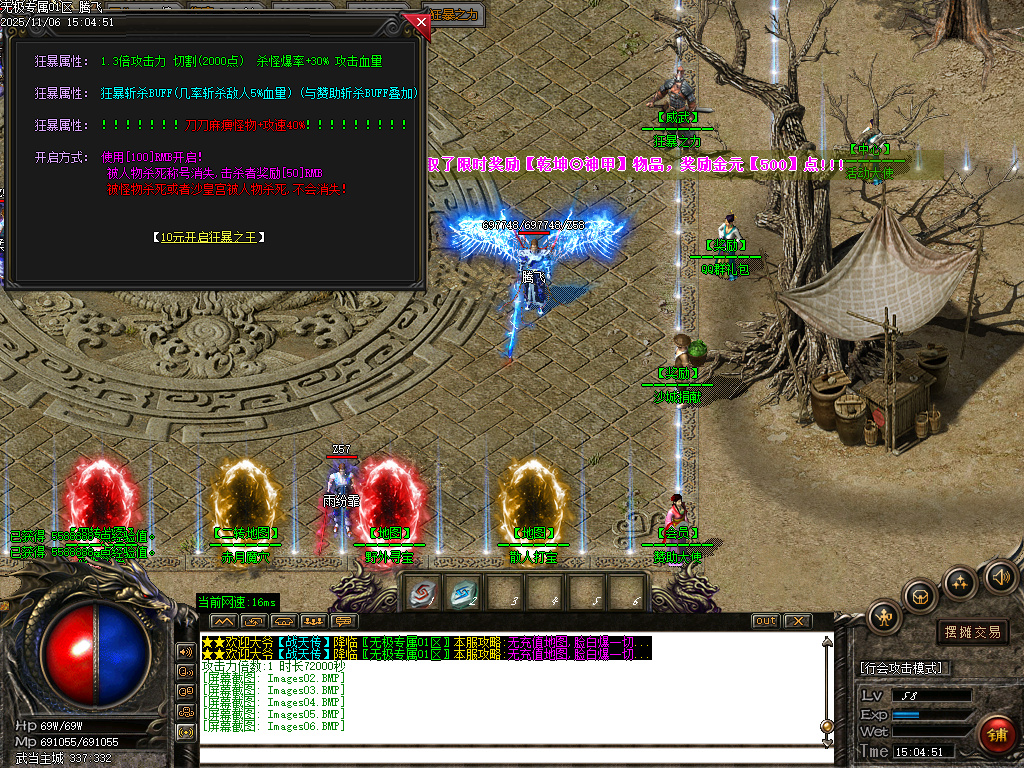Open the character warrior icon
The image size is (1024, 768).
click(x=884, y=617)
